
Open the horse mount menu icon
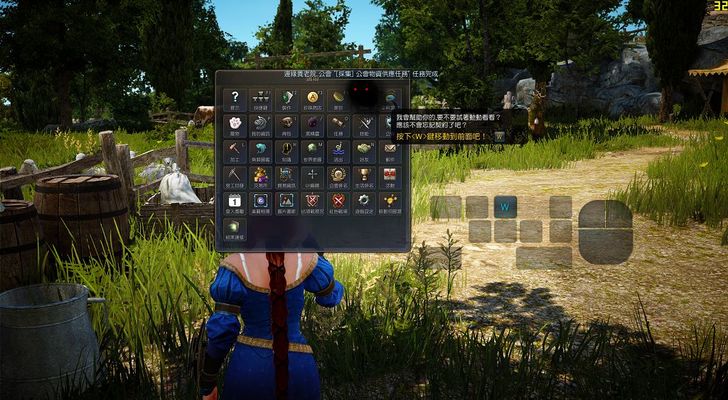pos(261,123)
